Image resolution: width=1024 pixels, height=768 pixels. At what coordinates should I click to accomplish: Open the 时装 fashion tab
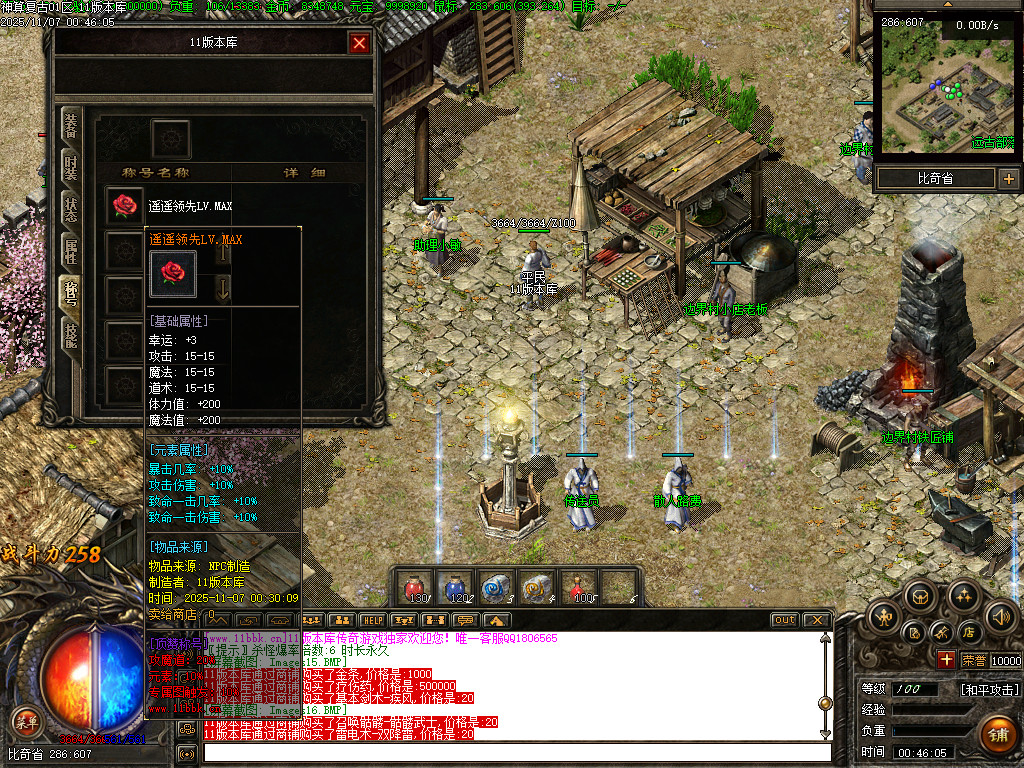coord(71,166)
